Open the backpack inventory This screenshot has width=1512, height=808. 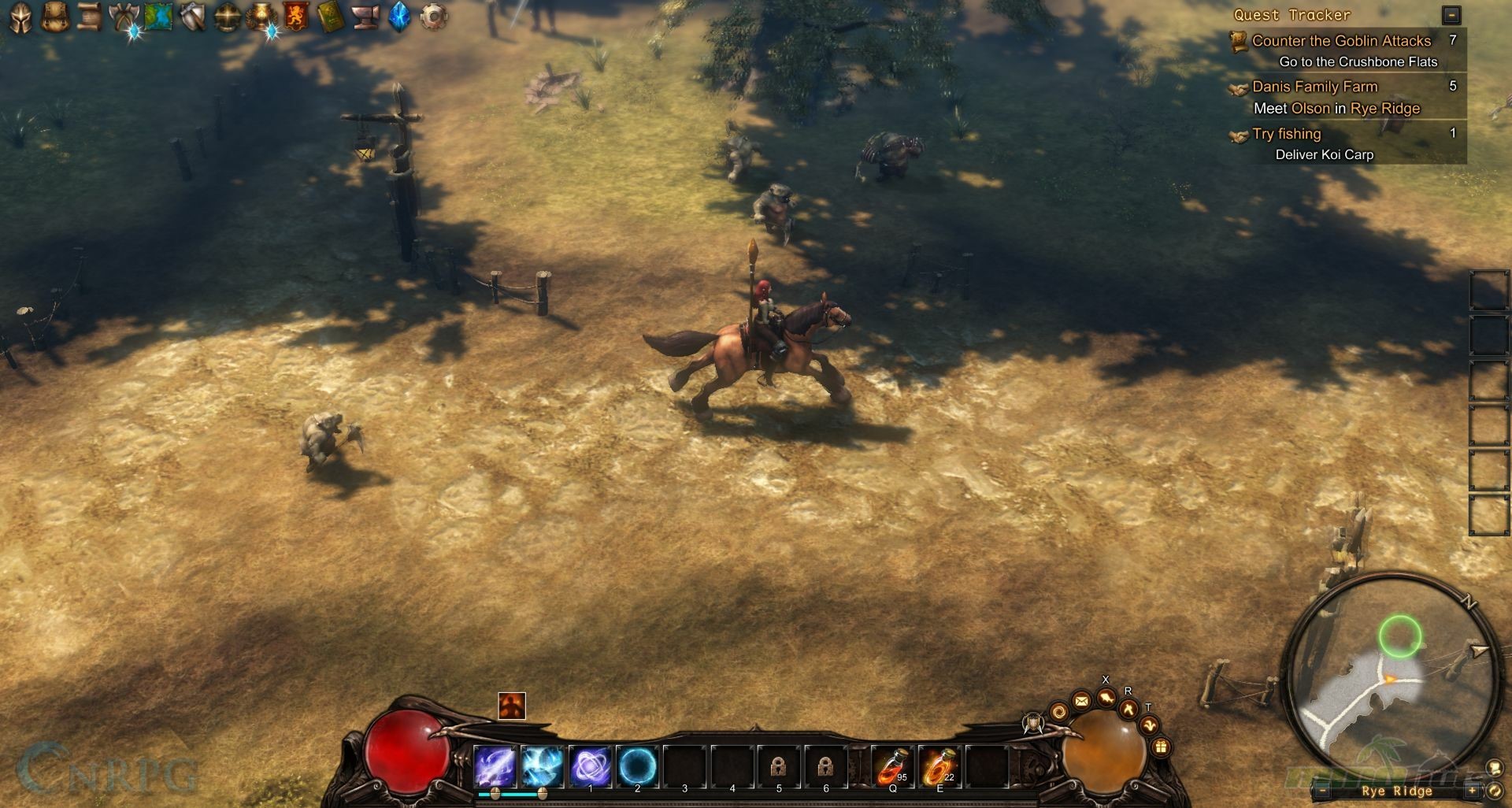[54, 17]
